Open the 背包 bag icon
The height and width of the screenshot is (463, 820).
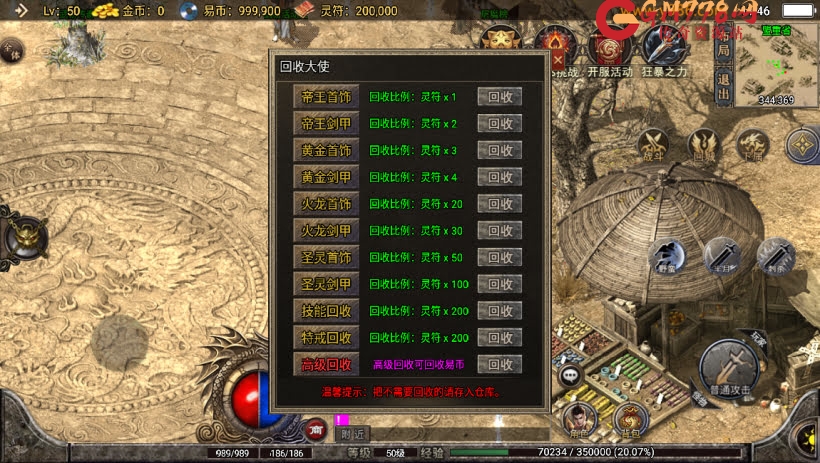coord(629,419)
